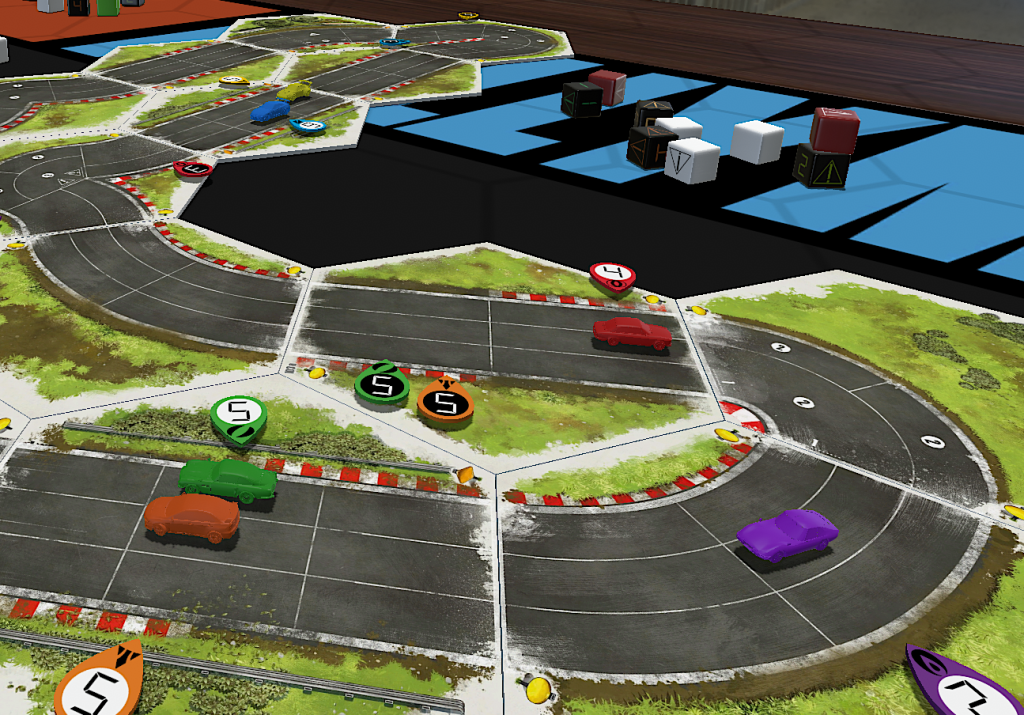This screenshot has height=715, width=1024.
Task: Pick the blue race car piece
Action: click(x=269, y=112)
